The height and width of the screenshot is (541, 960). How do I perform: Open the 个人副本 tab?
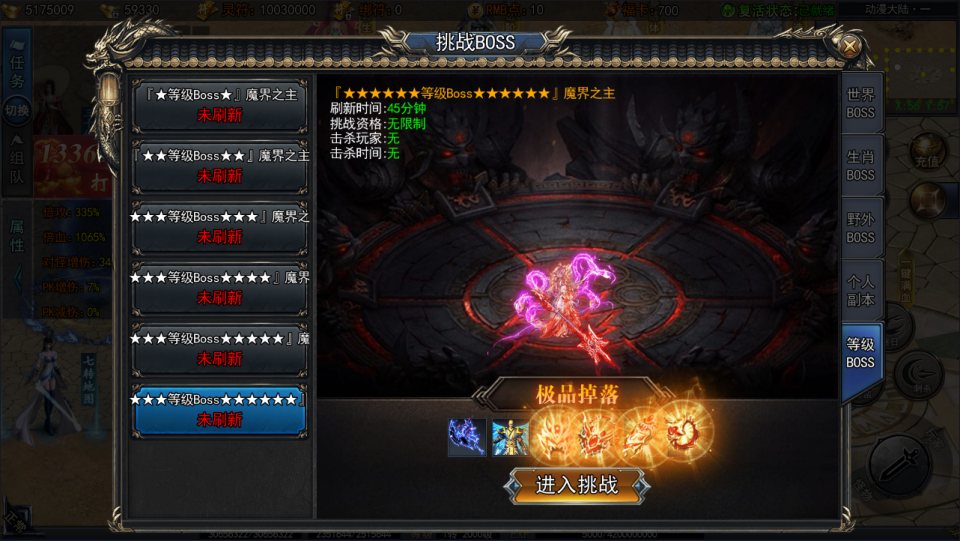tap(860, 290)
